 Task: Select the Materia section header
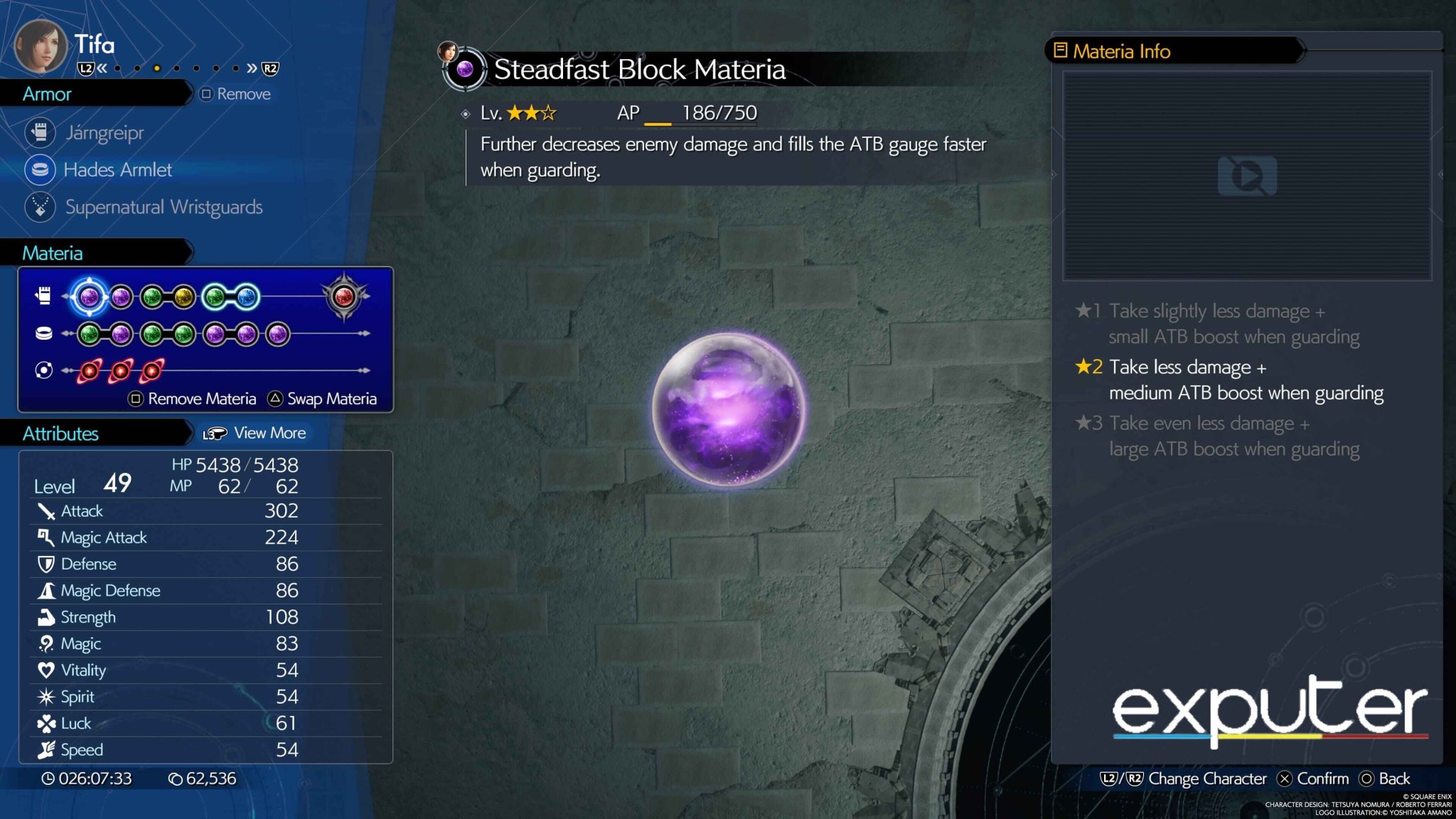53,252
